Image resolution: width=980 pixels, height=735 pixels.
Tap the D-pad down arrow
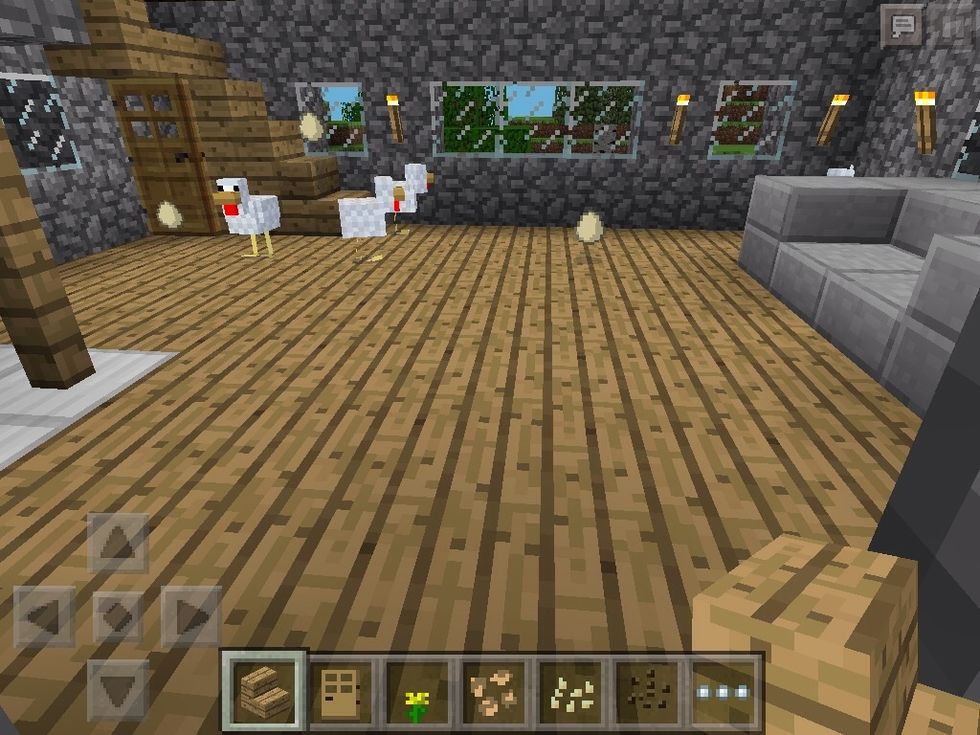[x=118, y=688]
